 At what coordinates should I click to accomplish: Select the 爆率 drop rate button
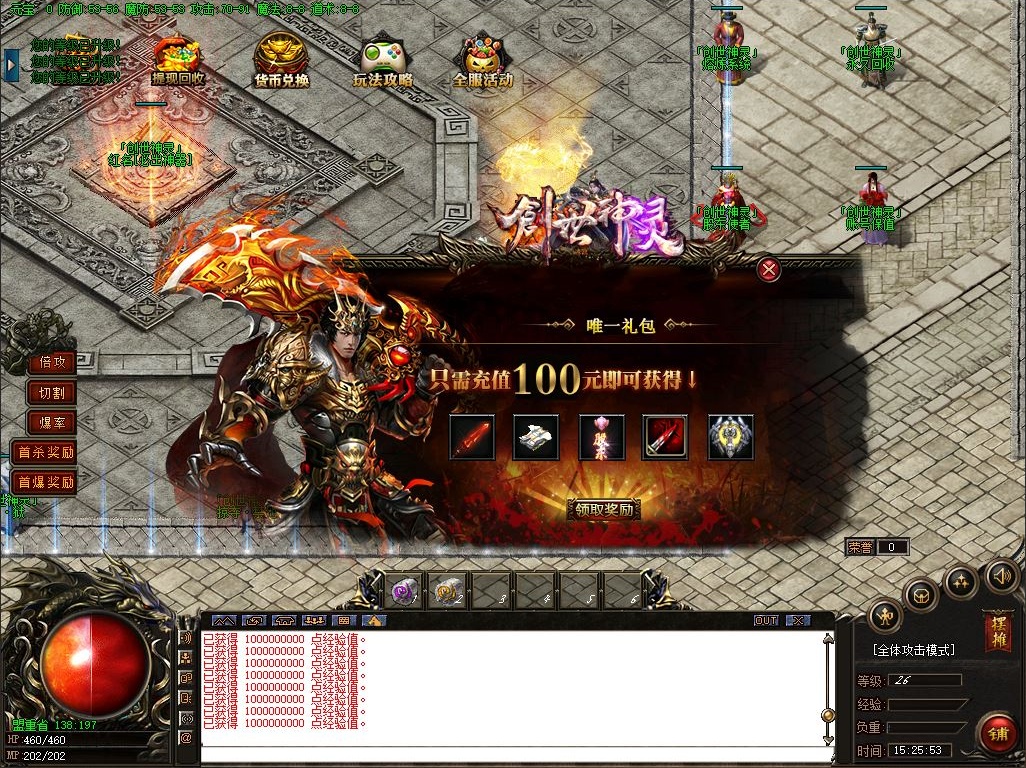(x=52, y=423)
